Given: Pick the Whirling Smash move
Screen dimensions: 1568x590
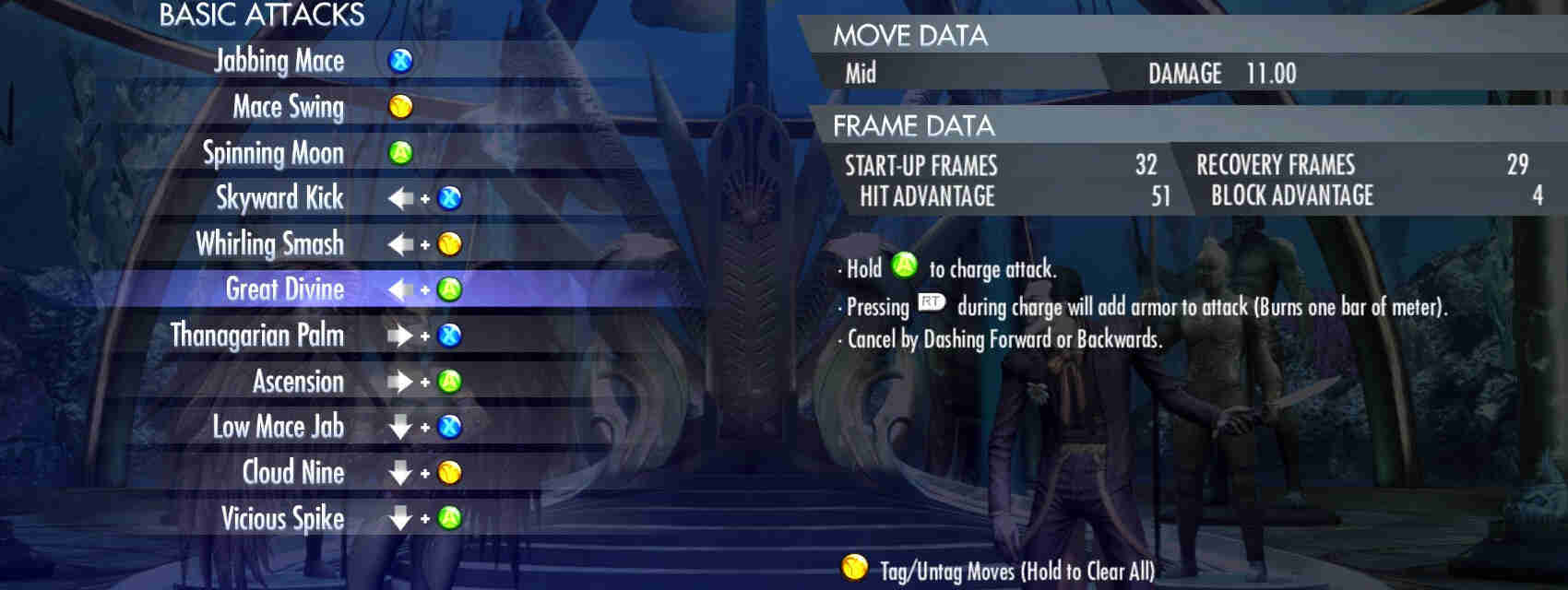Looking at the screenshot, I should pyautogui.click(x=270, y=244).
